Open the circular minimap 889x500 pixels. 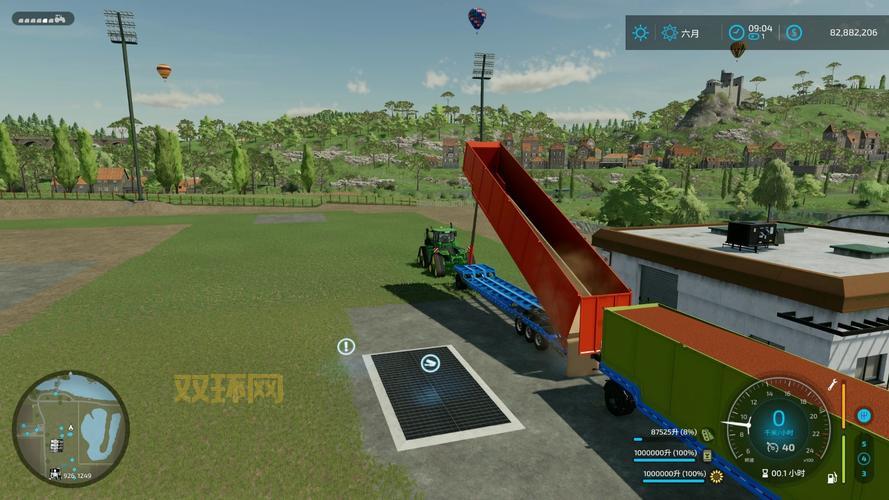(x=70, y=428)
